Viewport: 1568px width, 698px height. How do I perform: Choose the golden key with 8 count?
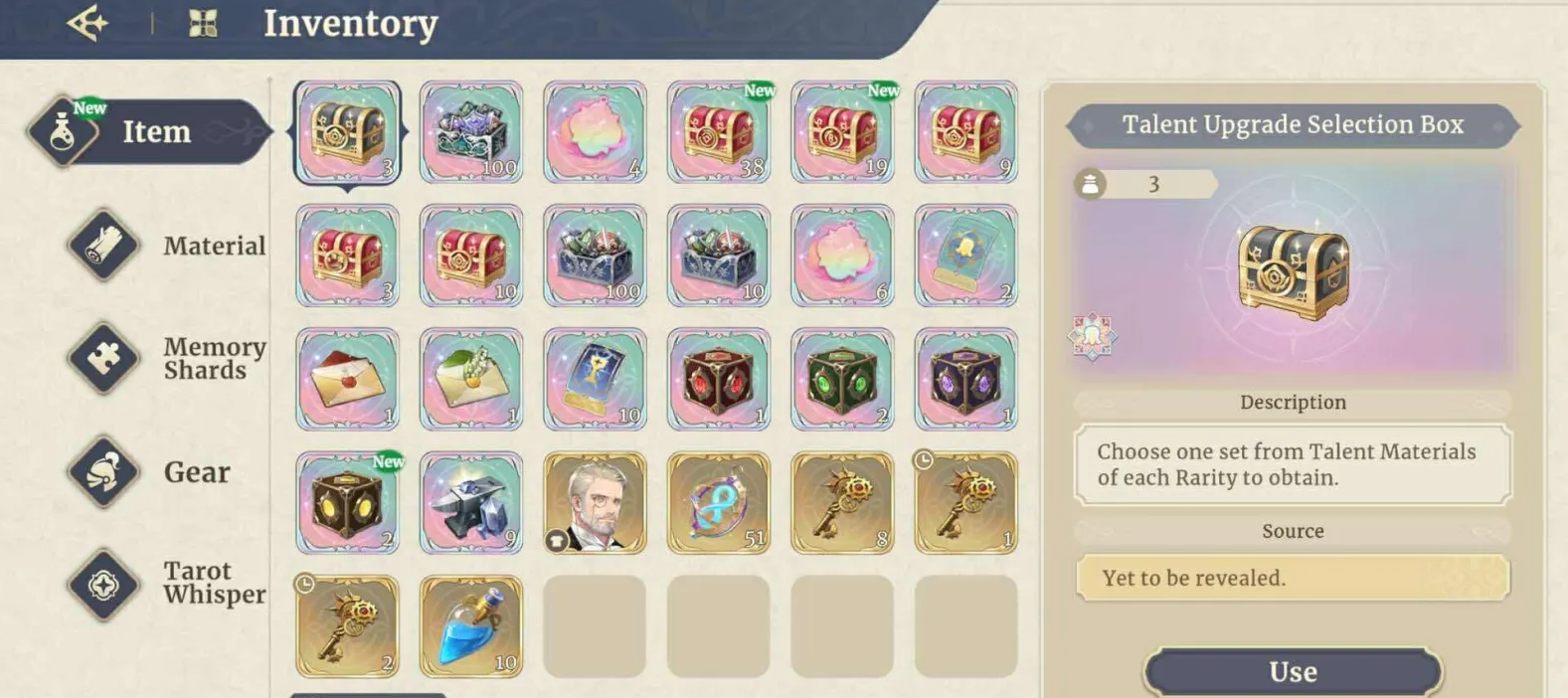(x=842, y=503)
